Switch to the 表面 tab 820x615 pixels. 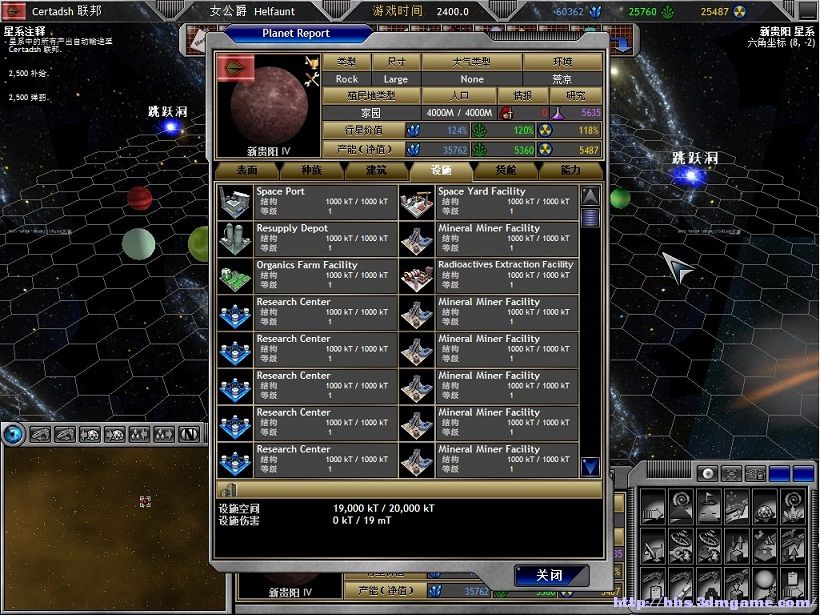pyautogui.click(x=248, y=171)
